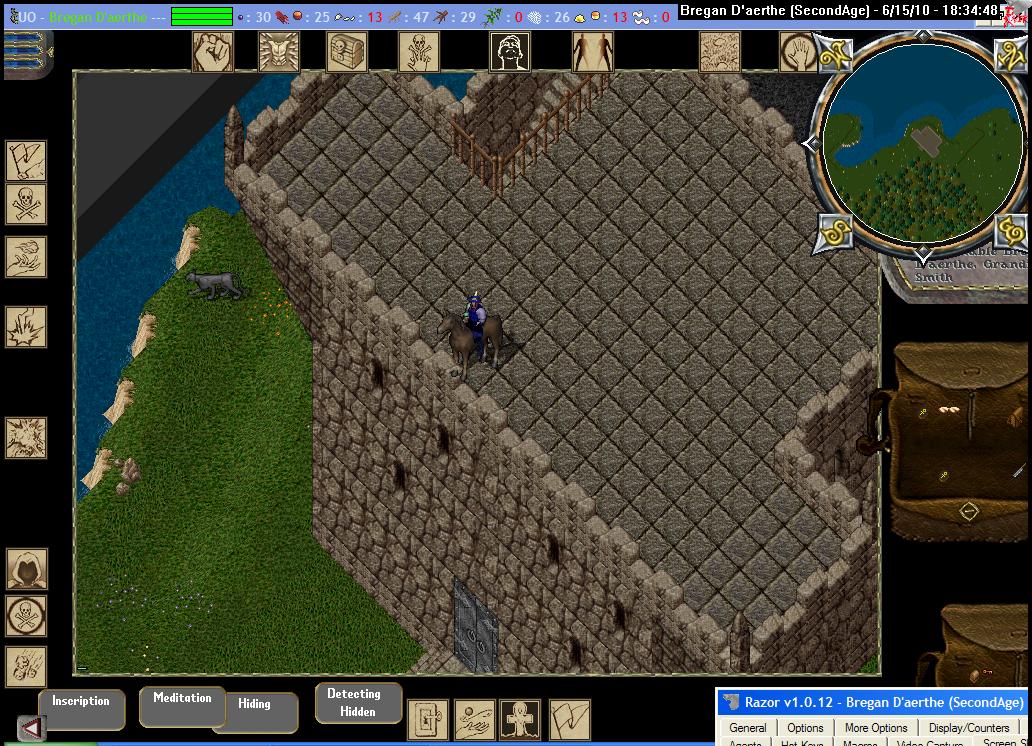Click the red left-arrow button
This screenshot has height=746, width=1032.
(x=31, y=729)
